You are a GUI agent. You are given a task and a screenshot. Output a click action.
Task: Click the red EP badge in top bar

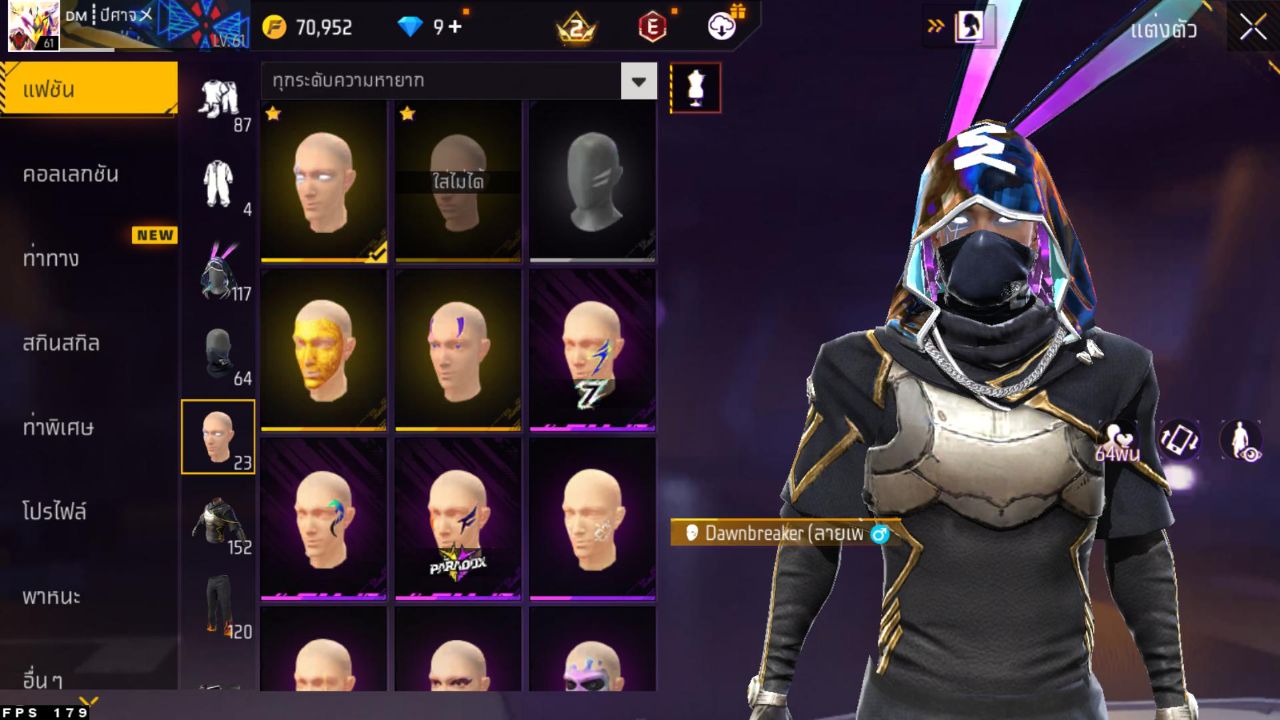pos(651,28)
